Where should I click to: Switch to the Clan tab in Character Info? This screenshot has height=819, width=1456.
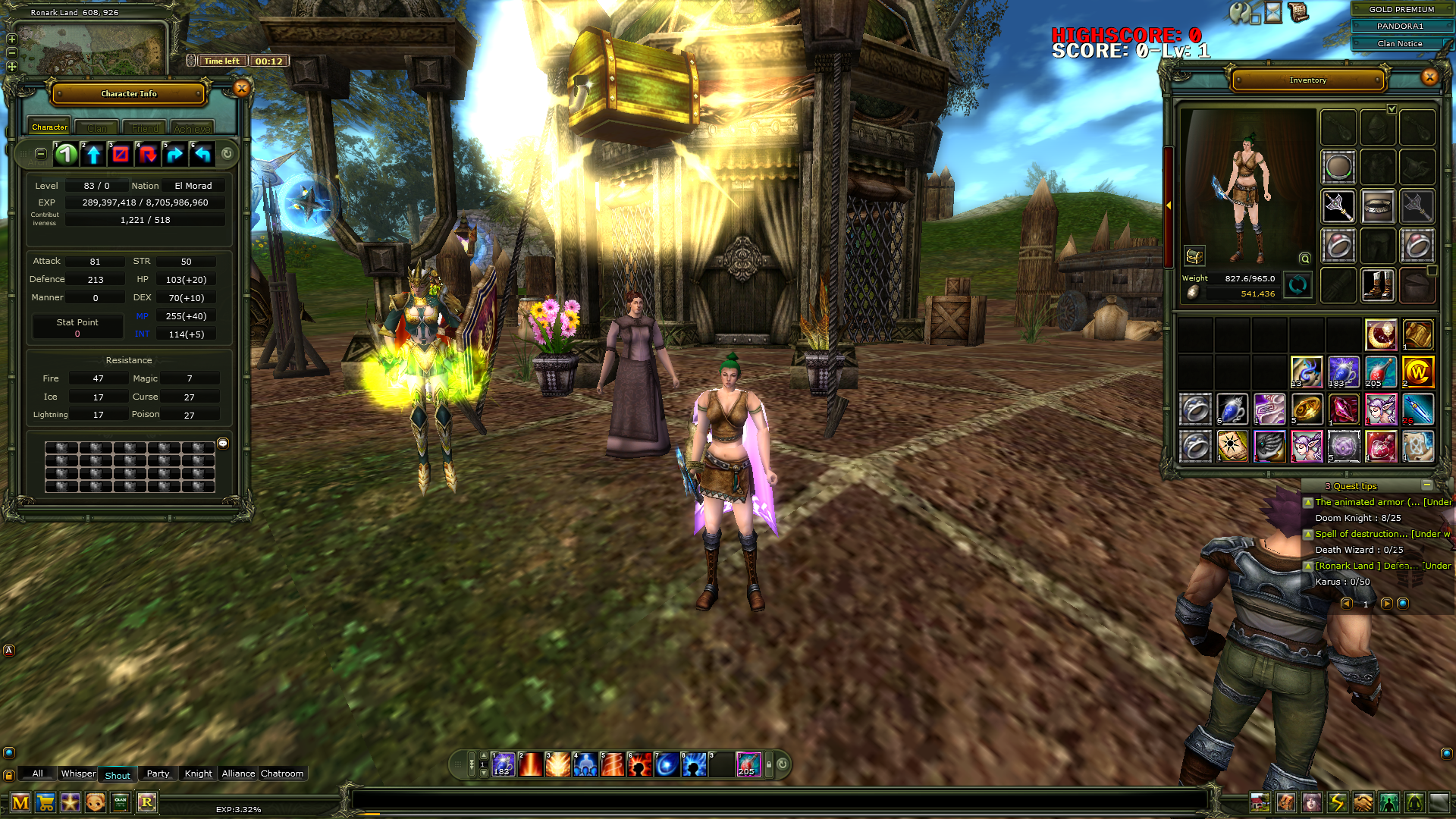point(96,127)
